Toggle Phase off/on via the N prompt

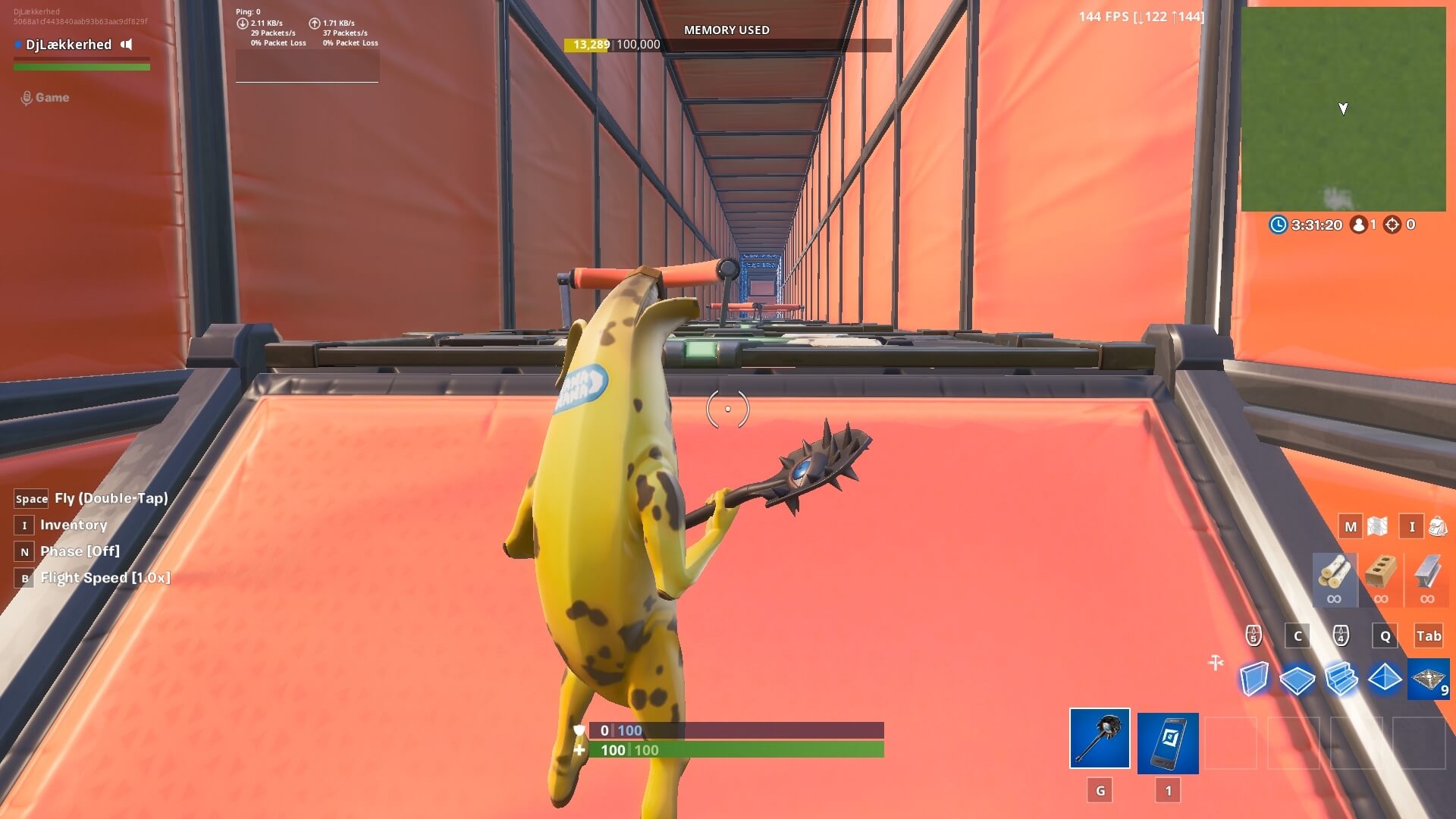coord(24,551)
